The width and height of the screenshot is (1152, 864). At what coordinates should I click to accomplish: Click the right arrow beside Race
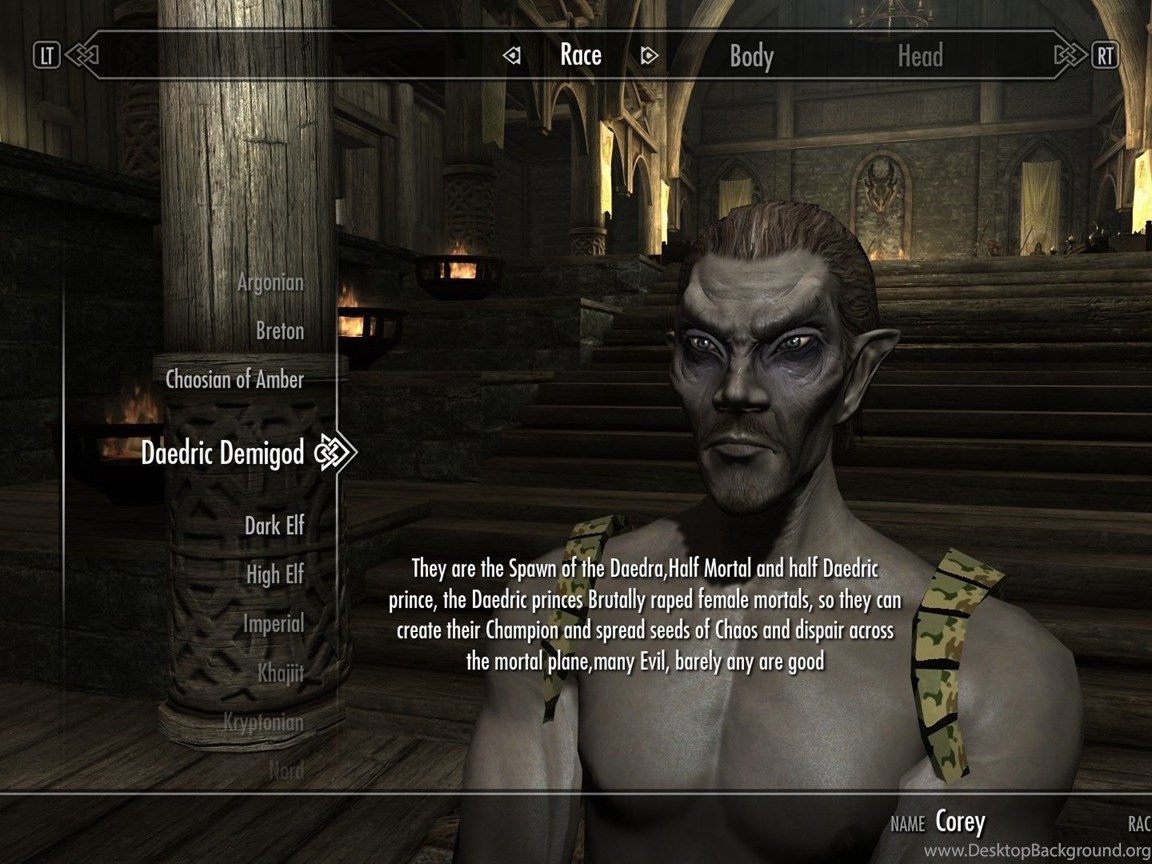click(649, 56)
